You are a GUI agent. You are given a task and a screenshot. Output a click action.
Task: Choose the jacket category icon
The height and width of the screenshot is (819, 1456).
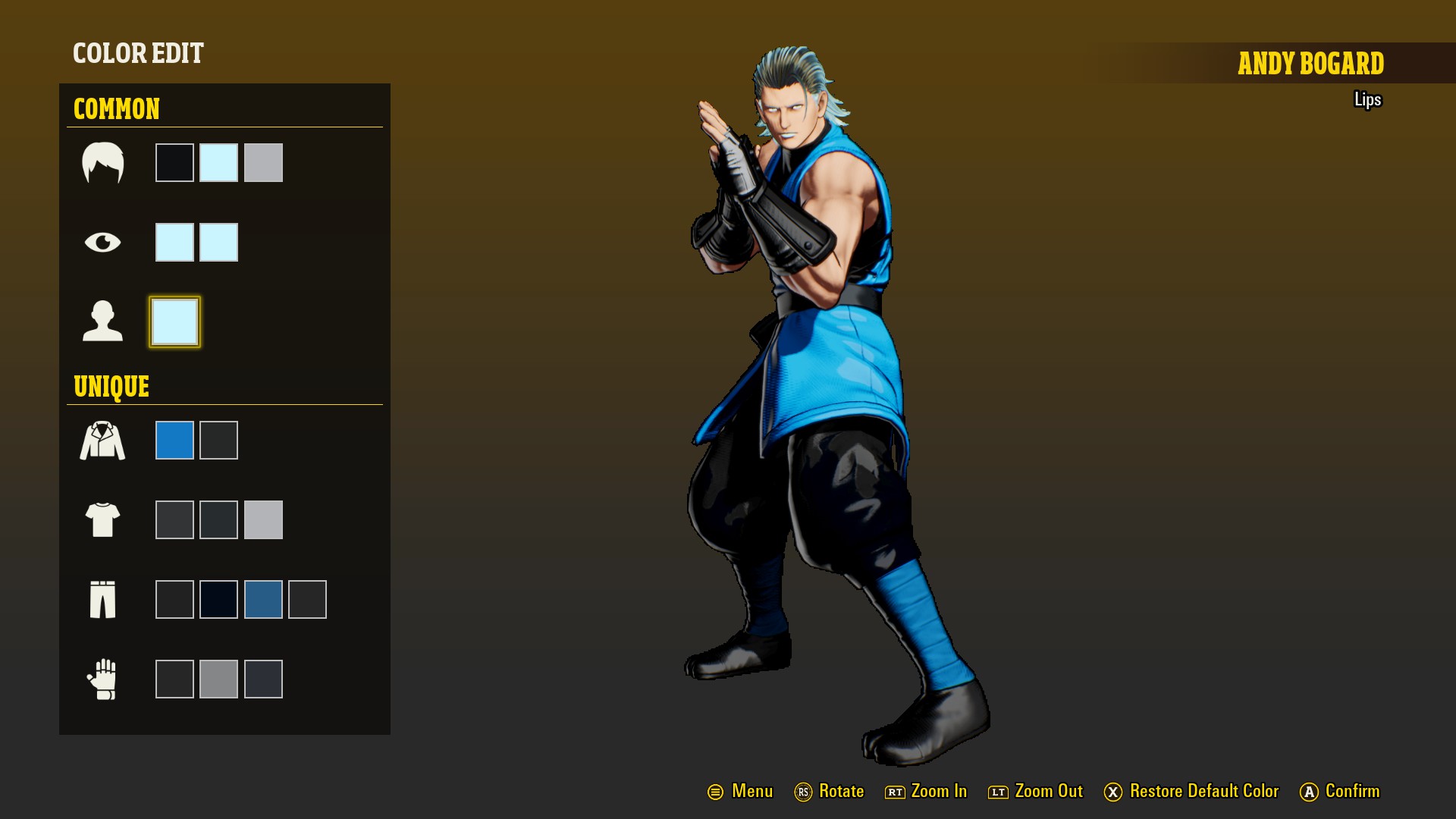click(x=102, y=441)
